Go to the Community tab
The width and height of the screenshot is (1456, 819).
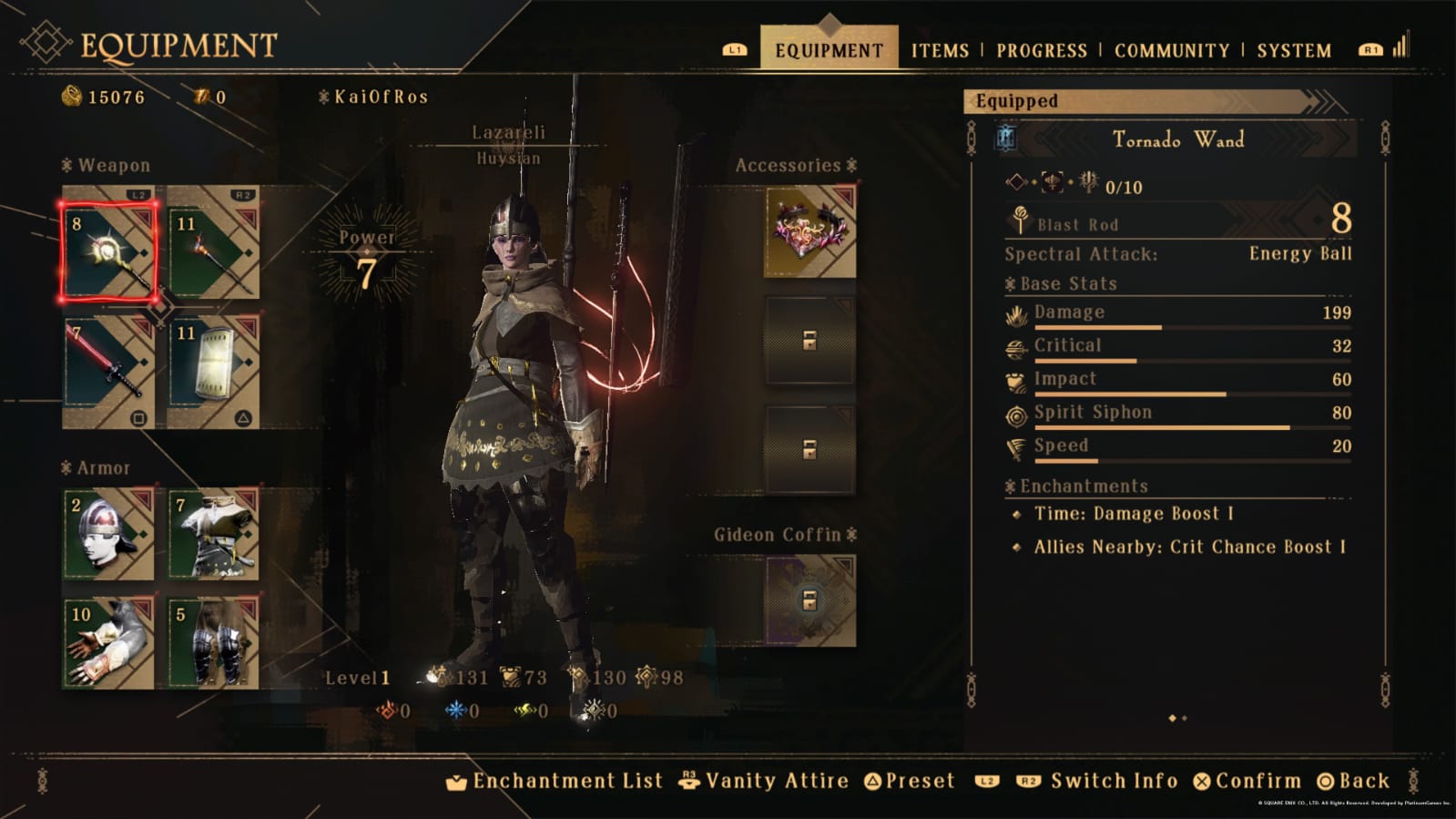click(x=1171, y=50)
